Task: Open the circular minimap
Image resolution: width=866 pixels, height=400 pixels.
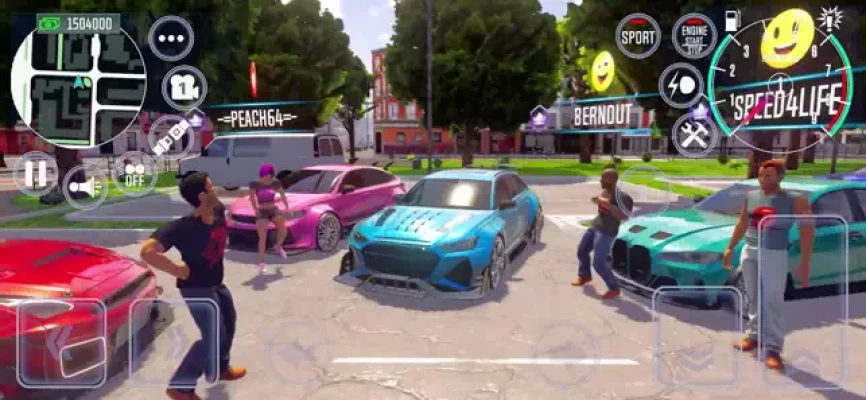Action: tap(78, 81)
